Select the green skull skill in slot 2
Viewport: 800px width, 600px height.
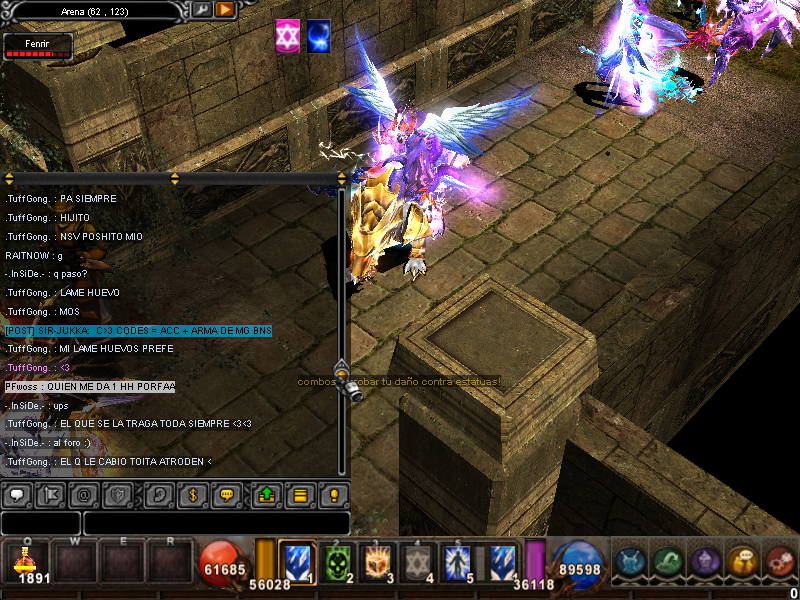pos(340,565)
